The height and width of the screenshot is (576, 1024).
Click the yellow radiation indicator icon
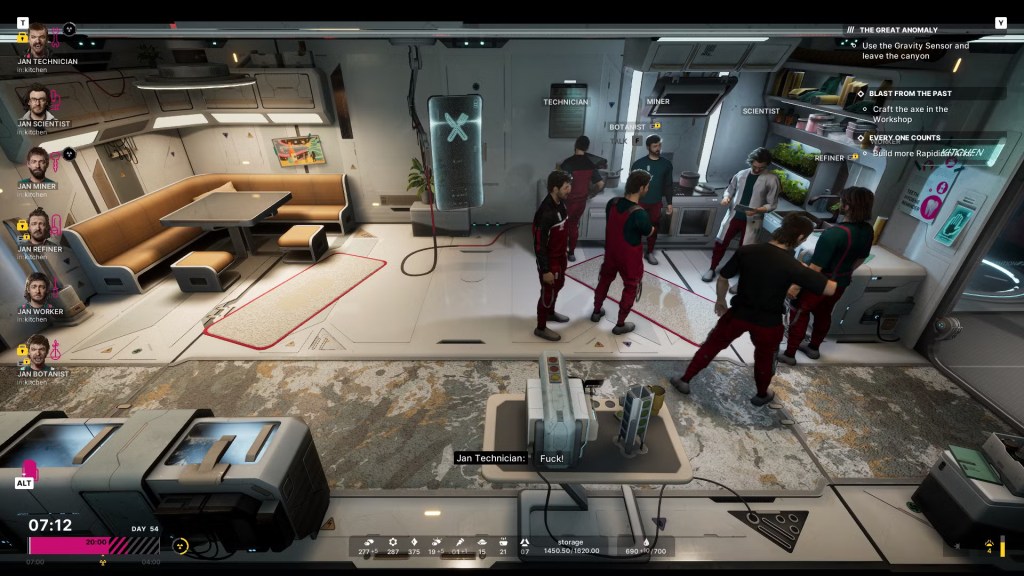[181, 546]
